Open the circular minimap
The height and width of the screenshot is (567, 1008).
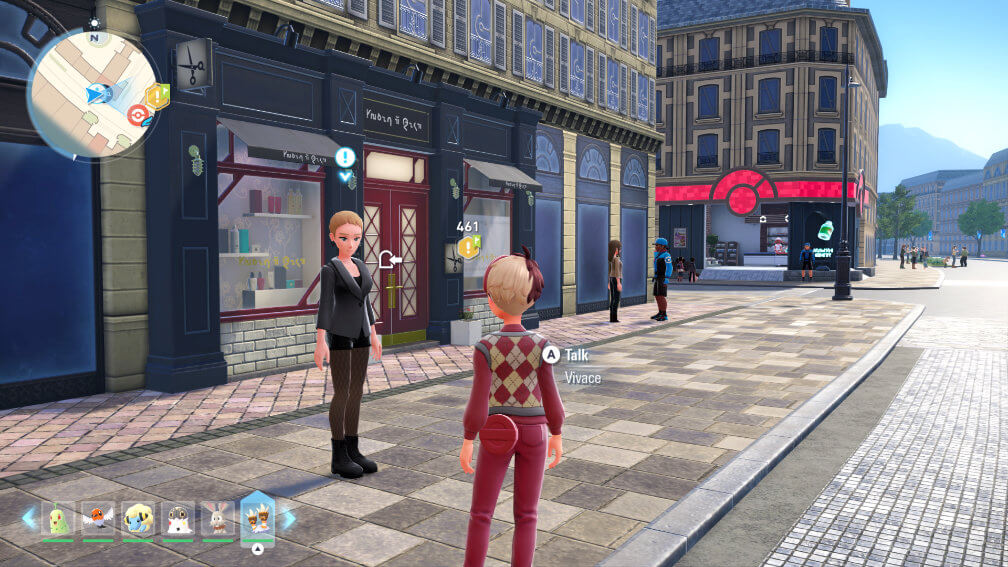(92, 92)
